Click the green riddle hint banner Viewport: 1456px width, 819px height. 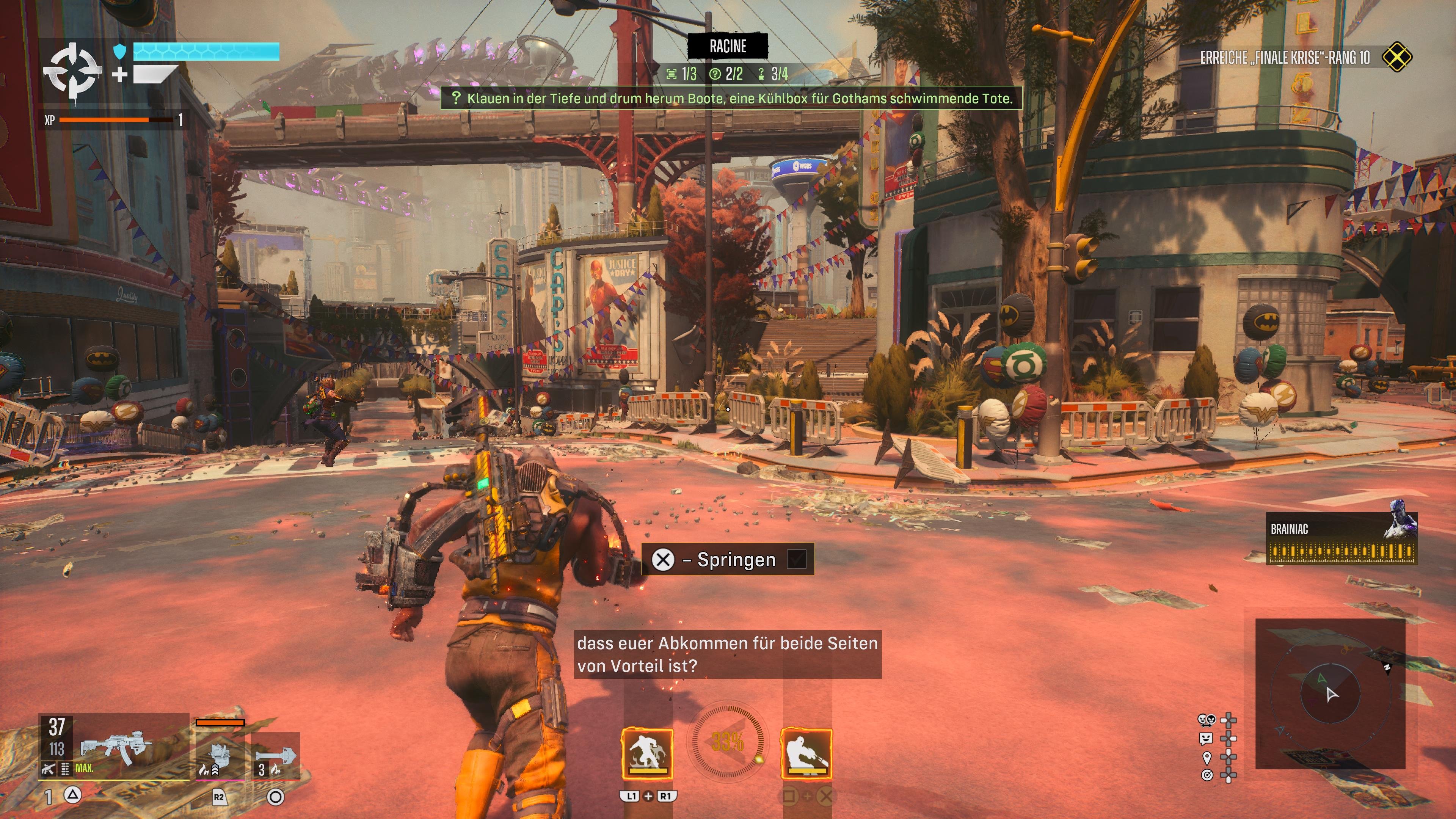tap(731, 98)
